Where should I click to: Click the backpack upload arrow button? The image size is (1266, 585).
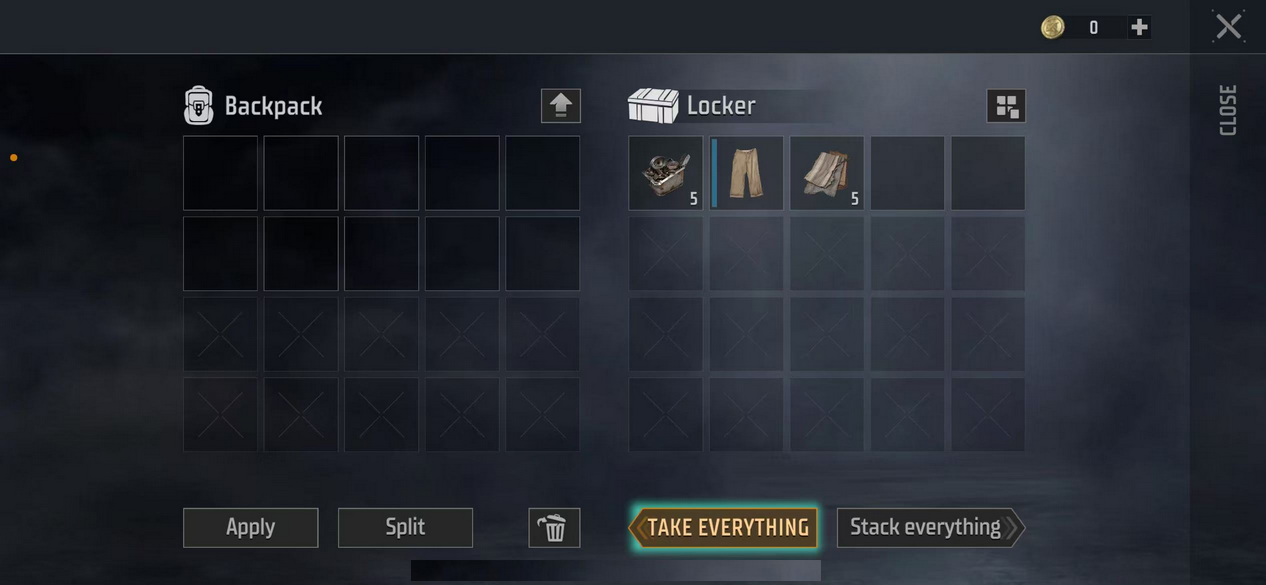tap(560, 106)
